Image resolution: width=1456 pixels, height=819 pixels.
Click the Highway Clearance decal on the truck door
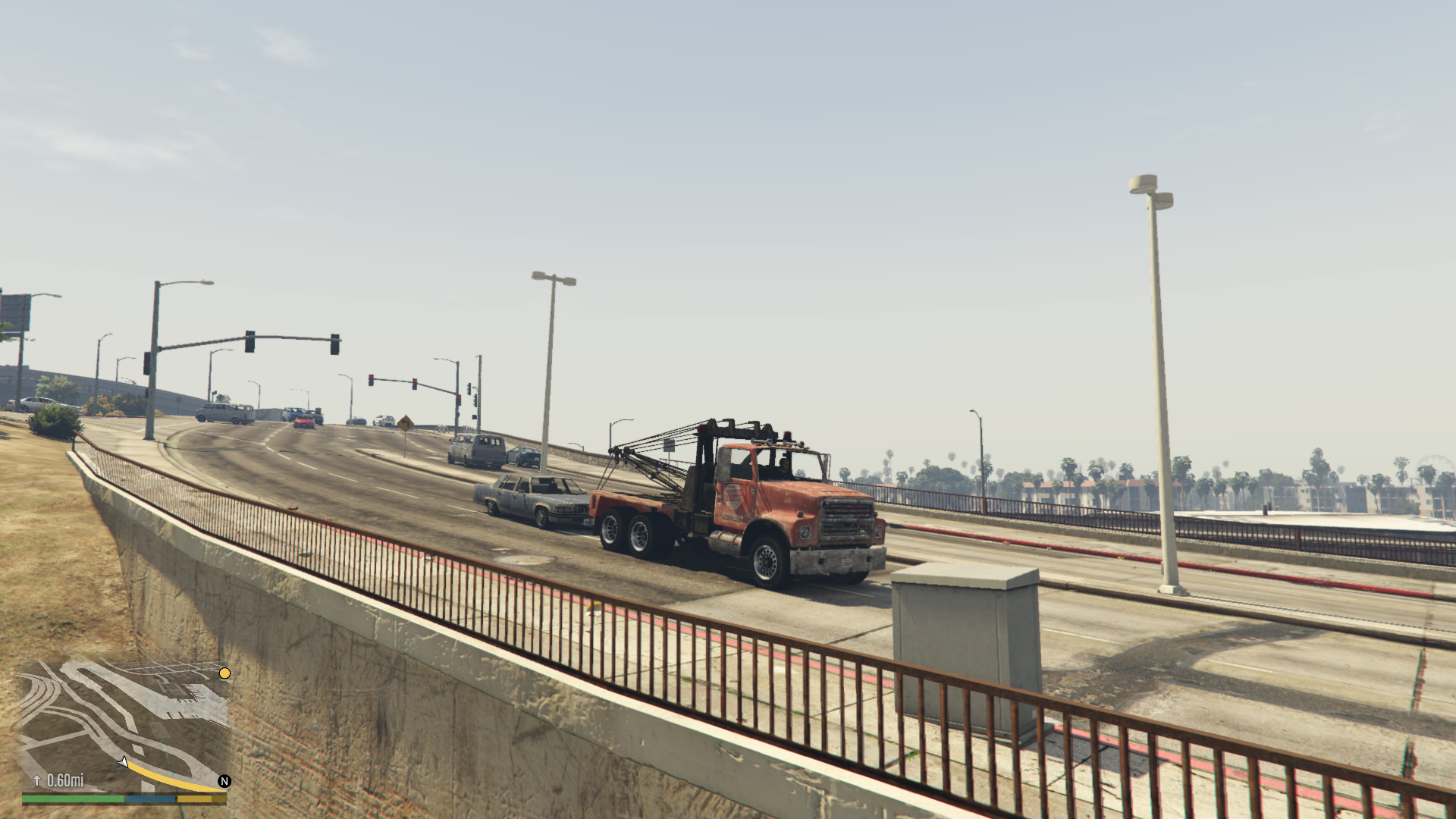coord(733,497)
